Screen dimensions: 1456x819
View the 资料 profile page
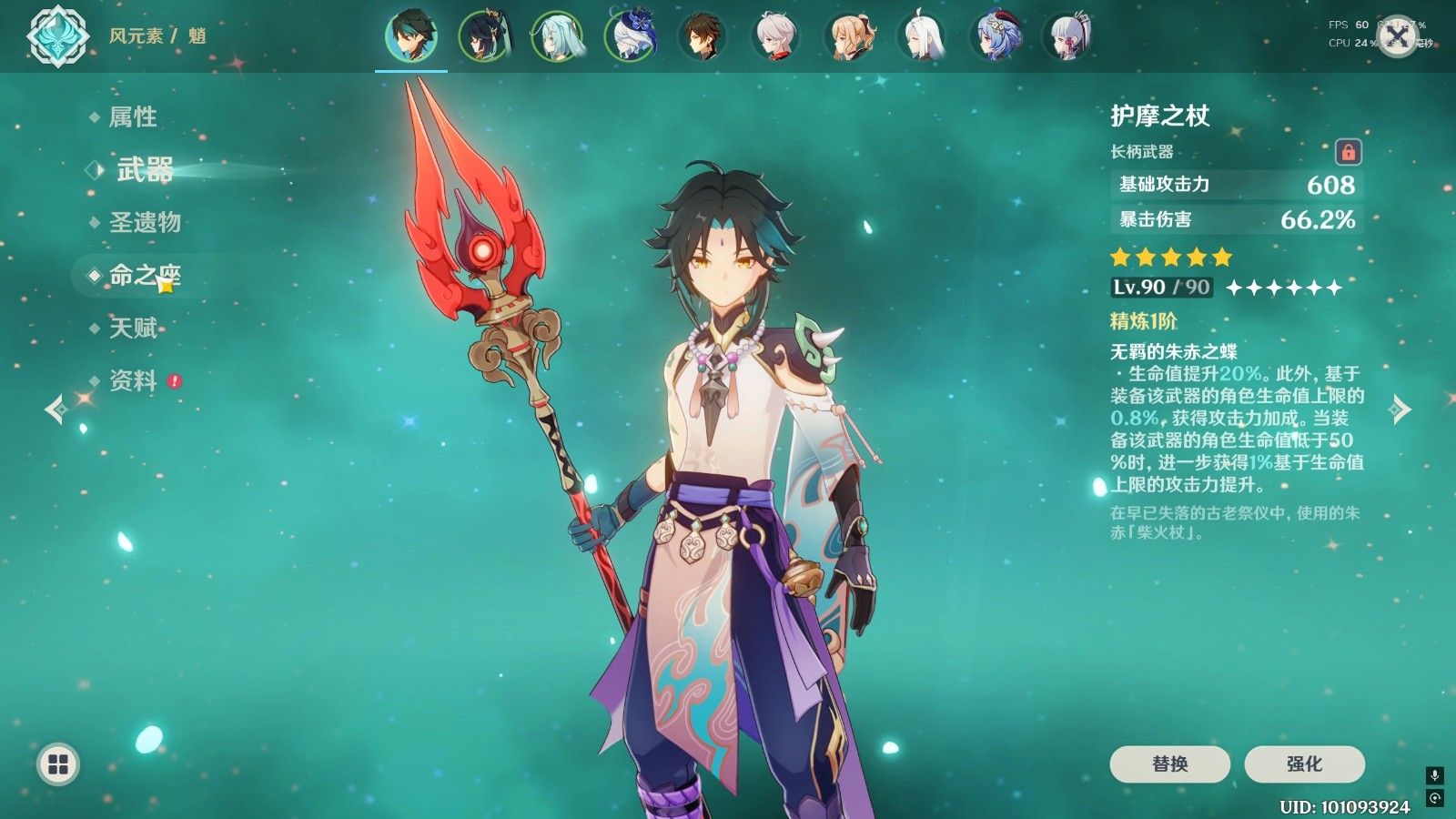point(133,381)
